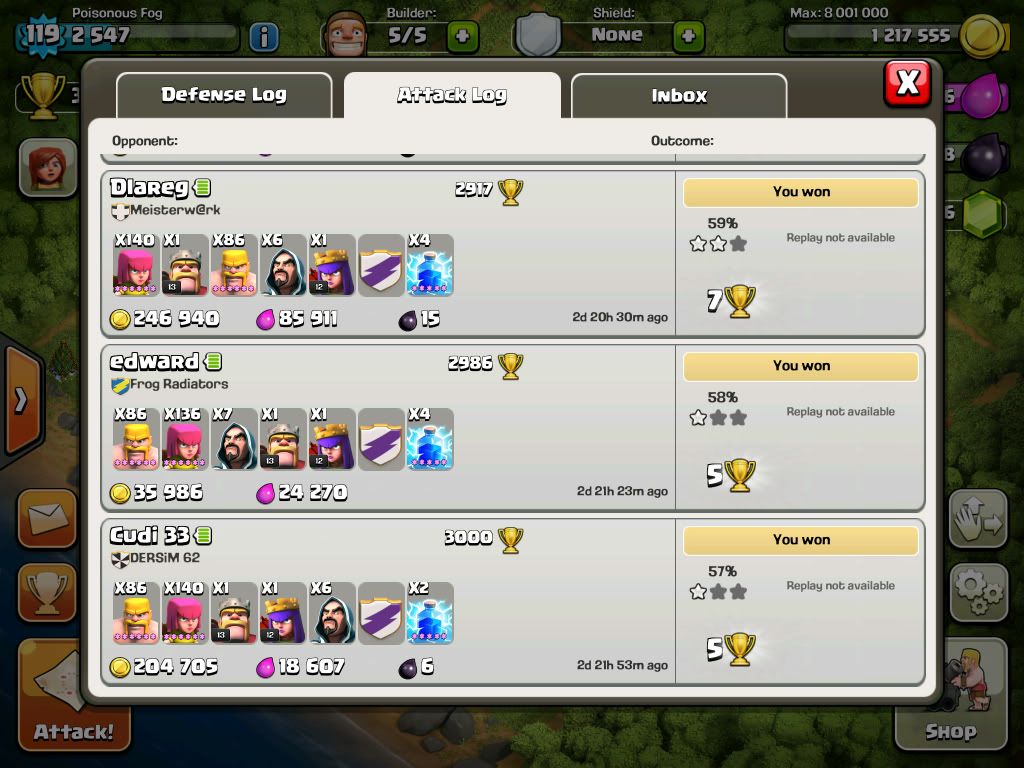The height and width of the screenshot is (768, 1024).
Task: Select Cudi 33's attack log entry
Action: click(390, 602)
